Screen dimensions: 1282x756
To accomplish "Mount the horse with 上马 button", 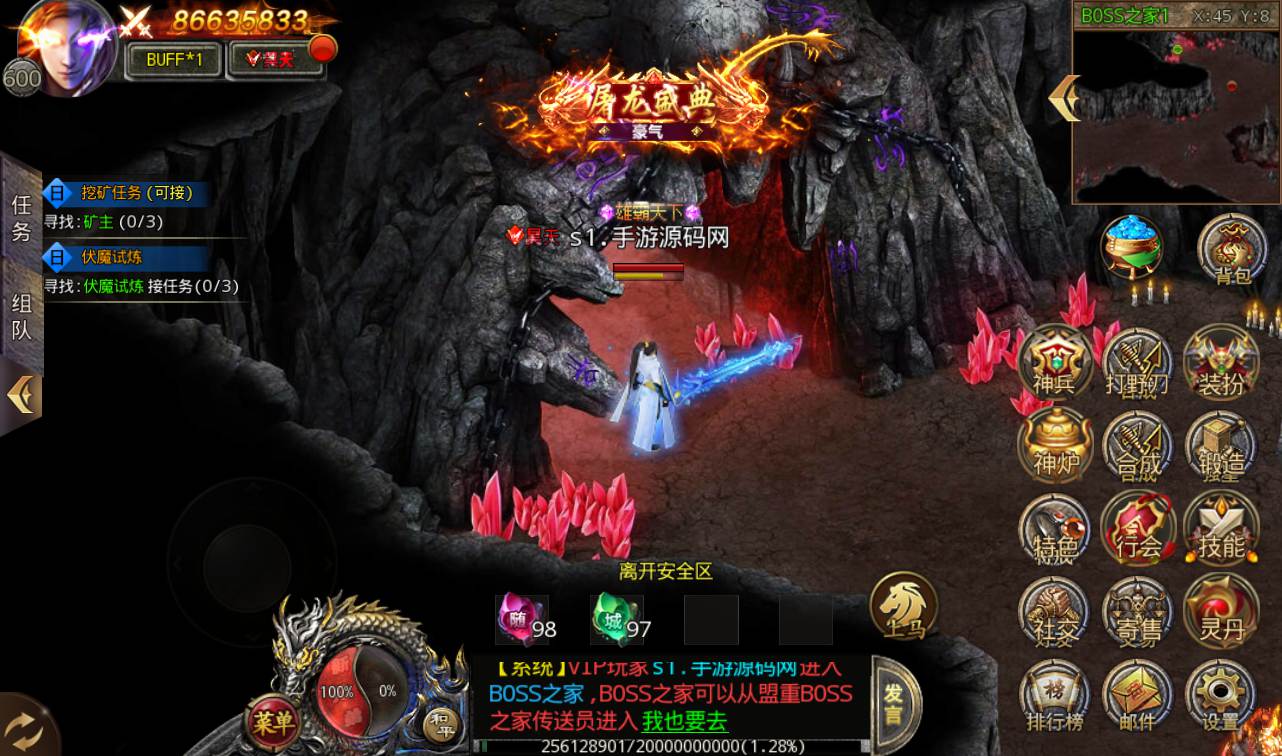I will 903,607.
